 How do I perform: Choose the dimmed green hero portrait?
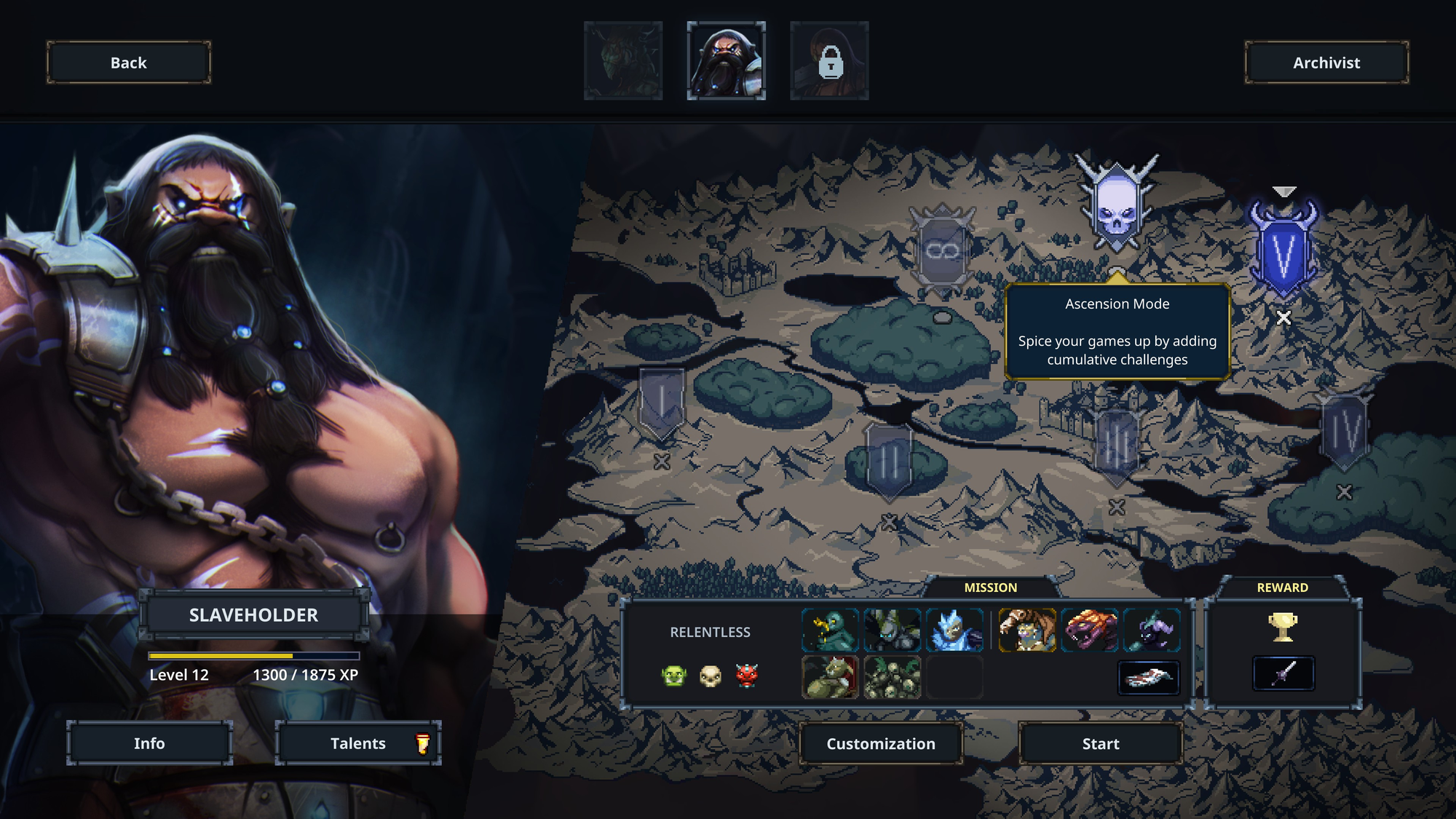tap(623, 60)
